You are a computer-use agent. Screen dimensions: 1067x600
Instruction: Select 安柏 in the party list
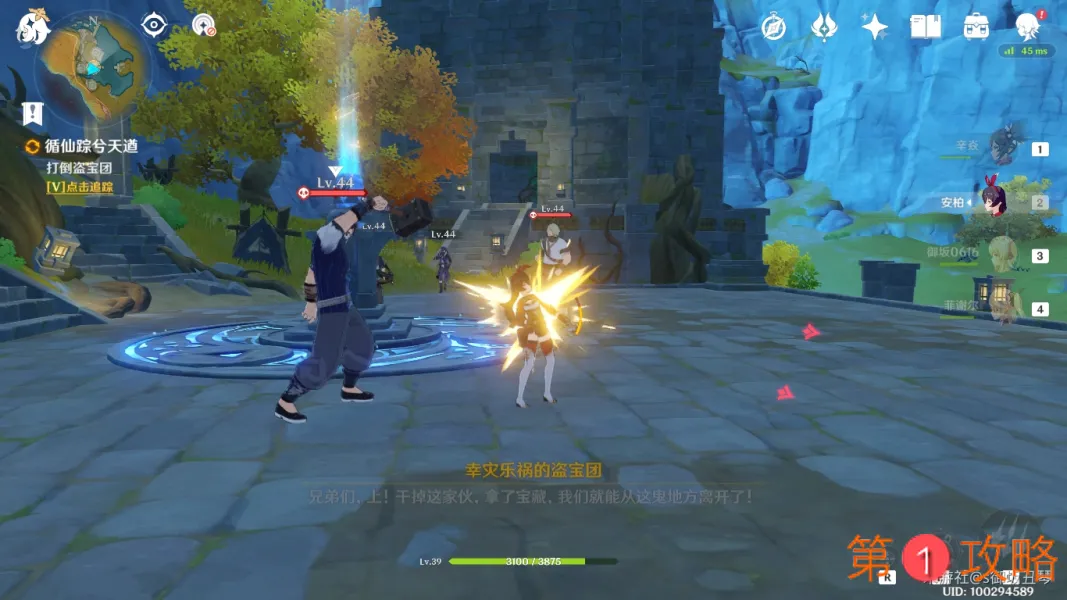click(996, 201)
